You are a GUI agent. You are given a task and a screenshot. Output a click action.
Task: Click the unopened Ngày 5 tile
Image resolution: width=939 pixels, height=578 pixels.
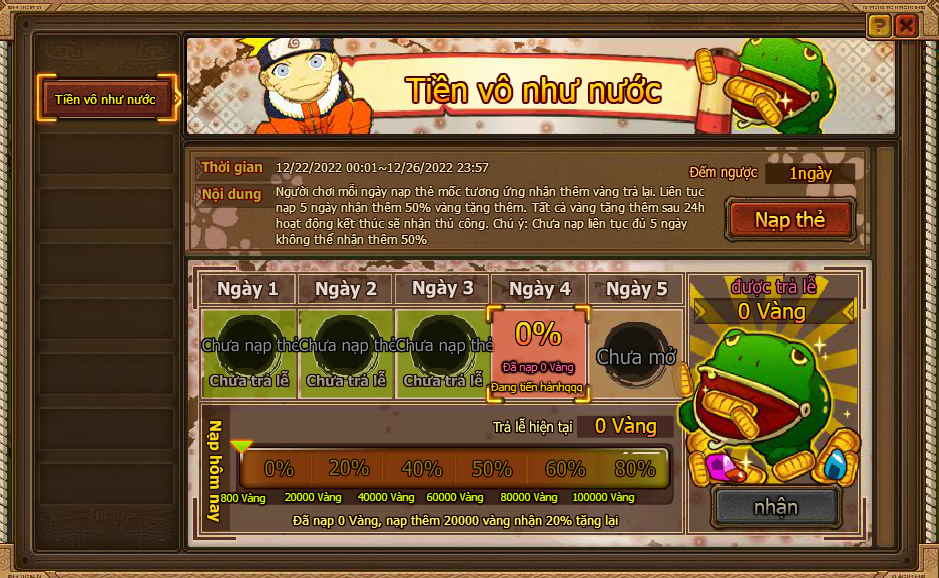coord(636,354)
